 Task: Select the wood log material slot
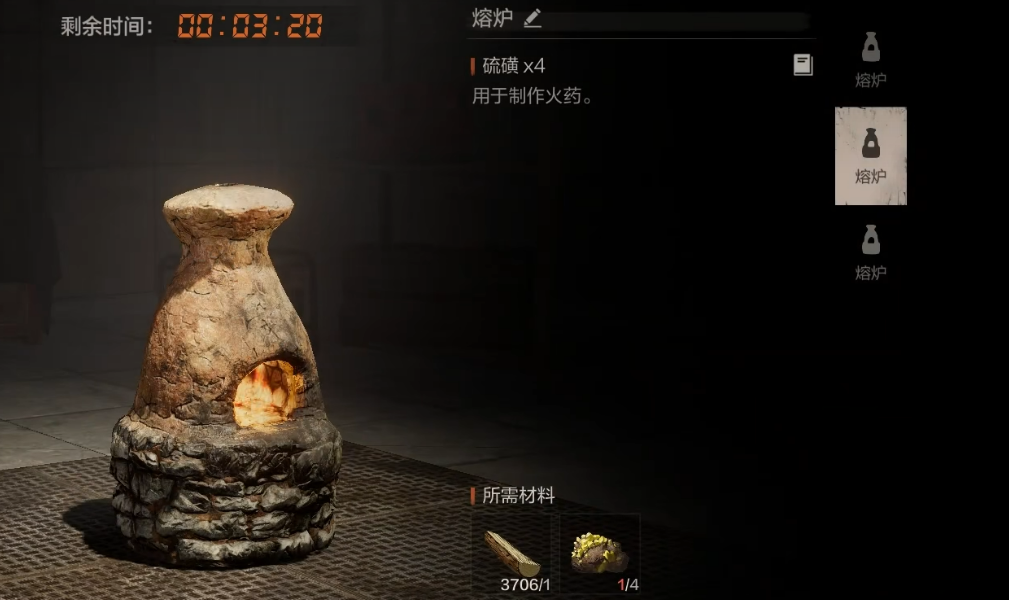tap(512, 555)
